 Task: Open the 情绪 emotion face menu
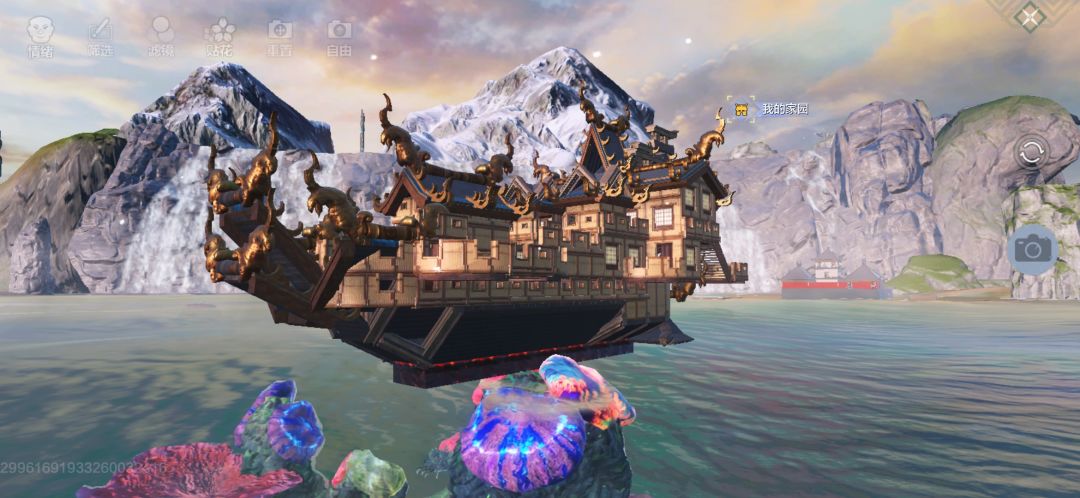coord(40,36)
